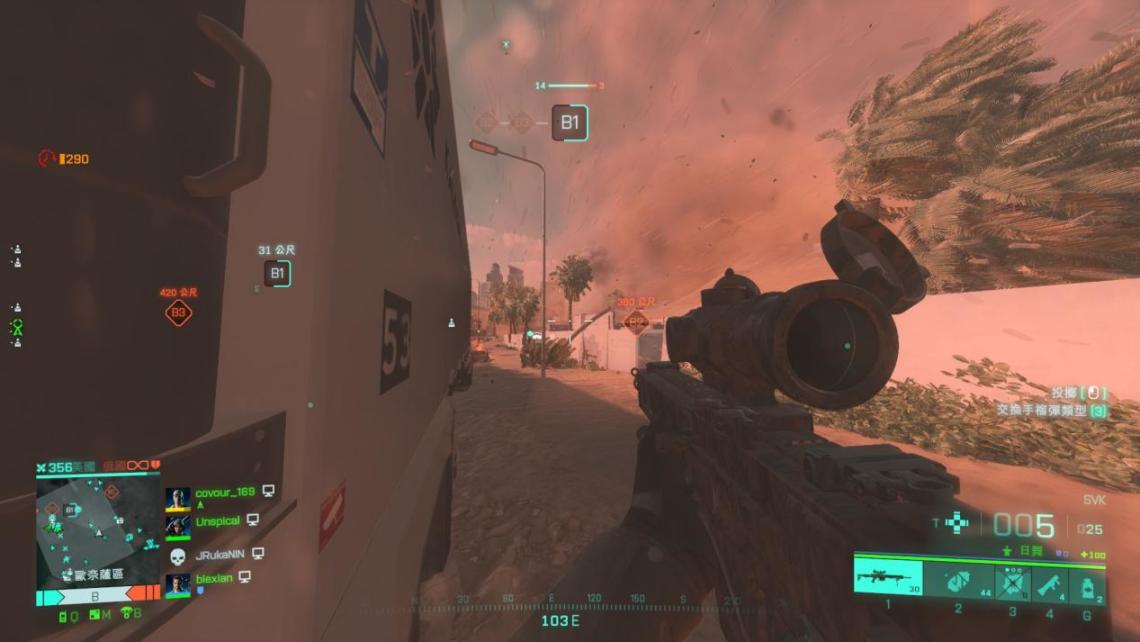Equip the rocket launcher gadget slot
This screenshot has height=642, width=1140.
(1048, 582)
